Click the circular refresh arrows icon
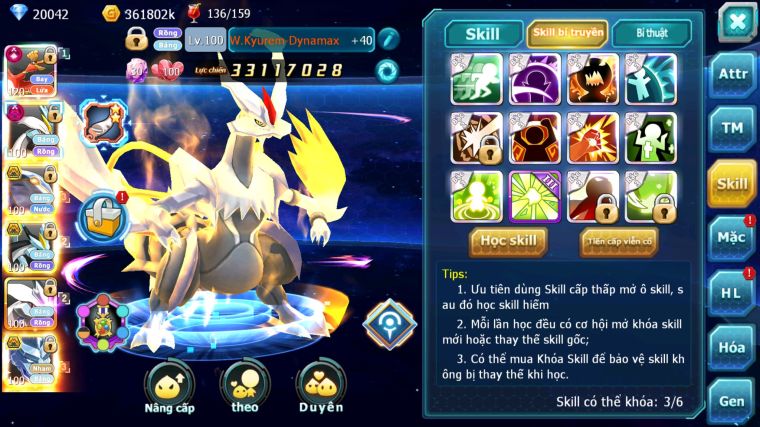The width and height of the screenshot is (760, 427). point(387,70)
